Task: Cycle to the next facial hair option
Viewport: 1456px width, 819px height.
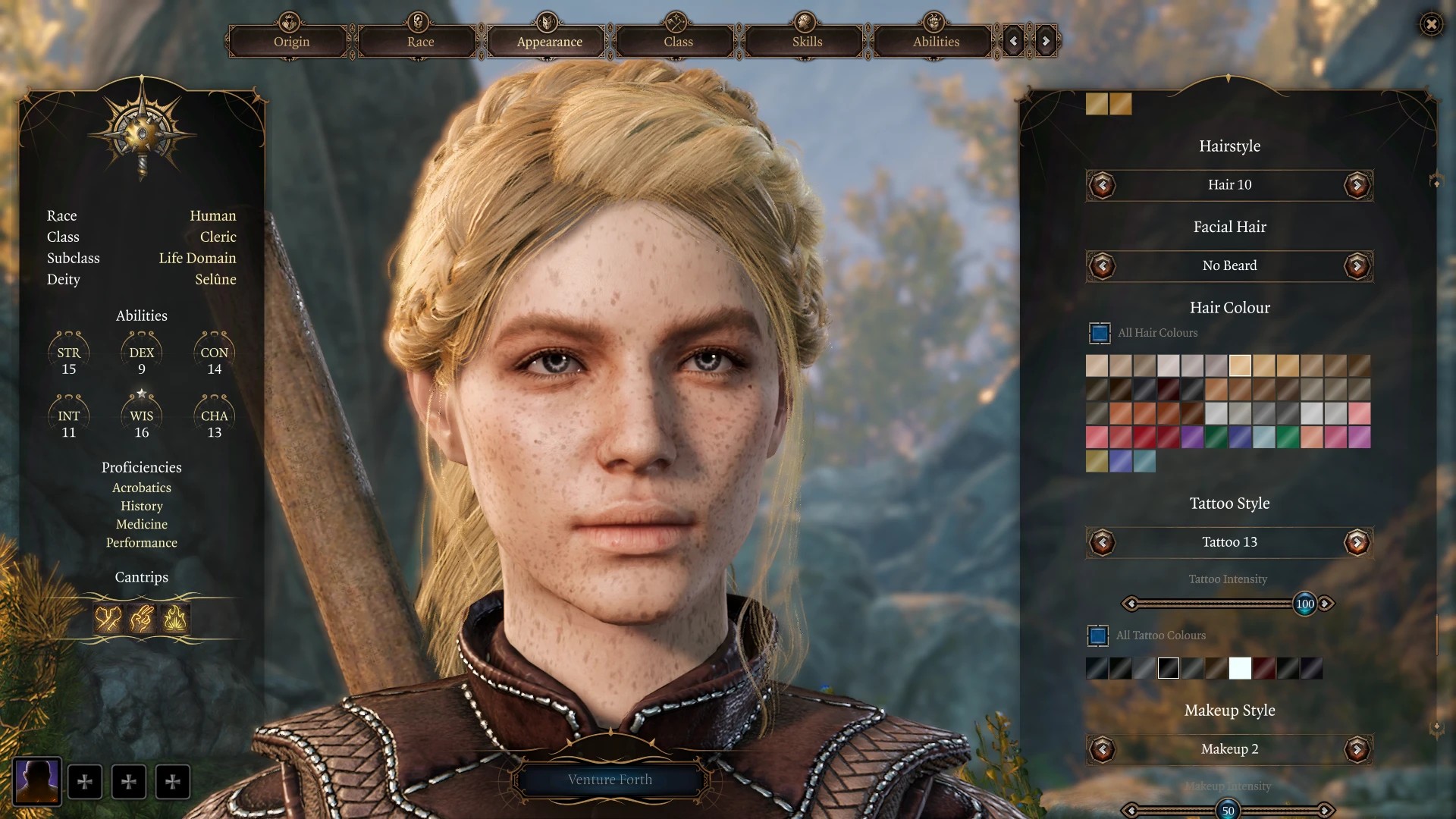Action: point(1357,266)
